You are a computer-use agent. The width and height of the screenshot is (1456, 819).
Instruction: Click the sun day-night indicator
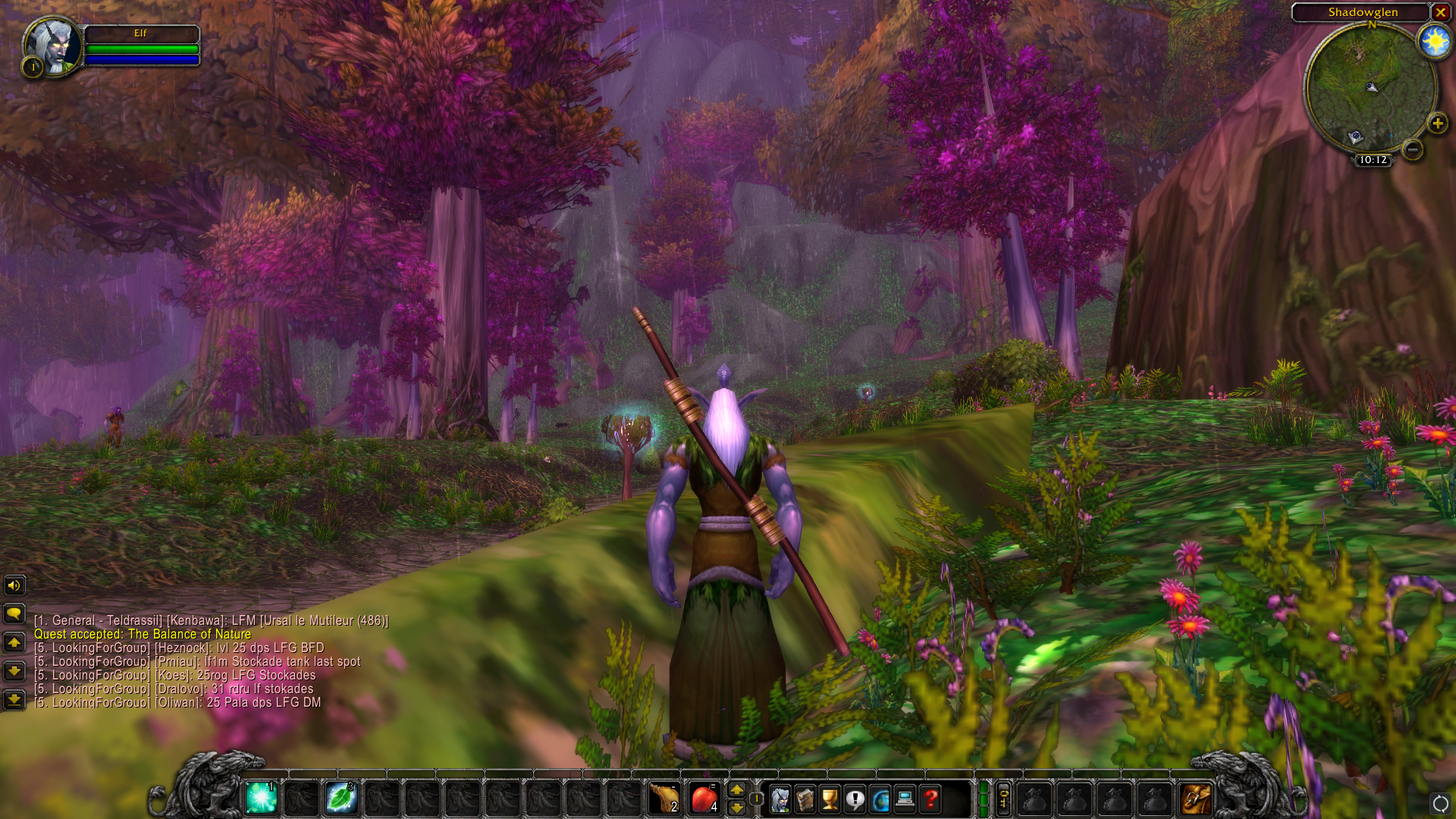[x=1435, y=41]
